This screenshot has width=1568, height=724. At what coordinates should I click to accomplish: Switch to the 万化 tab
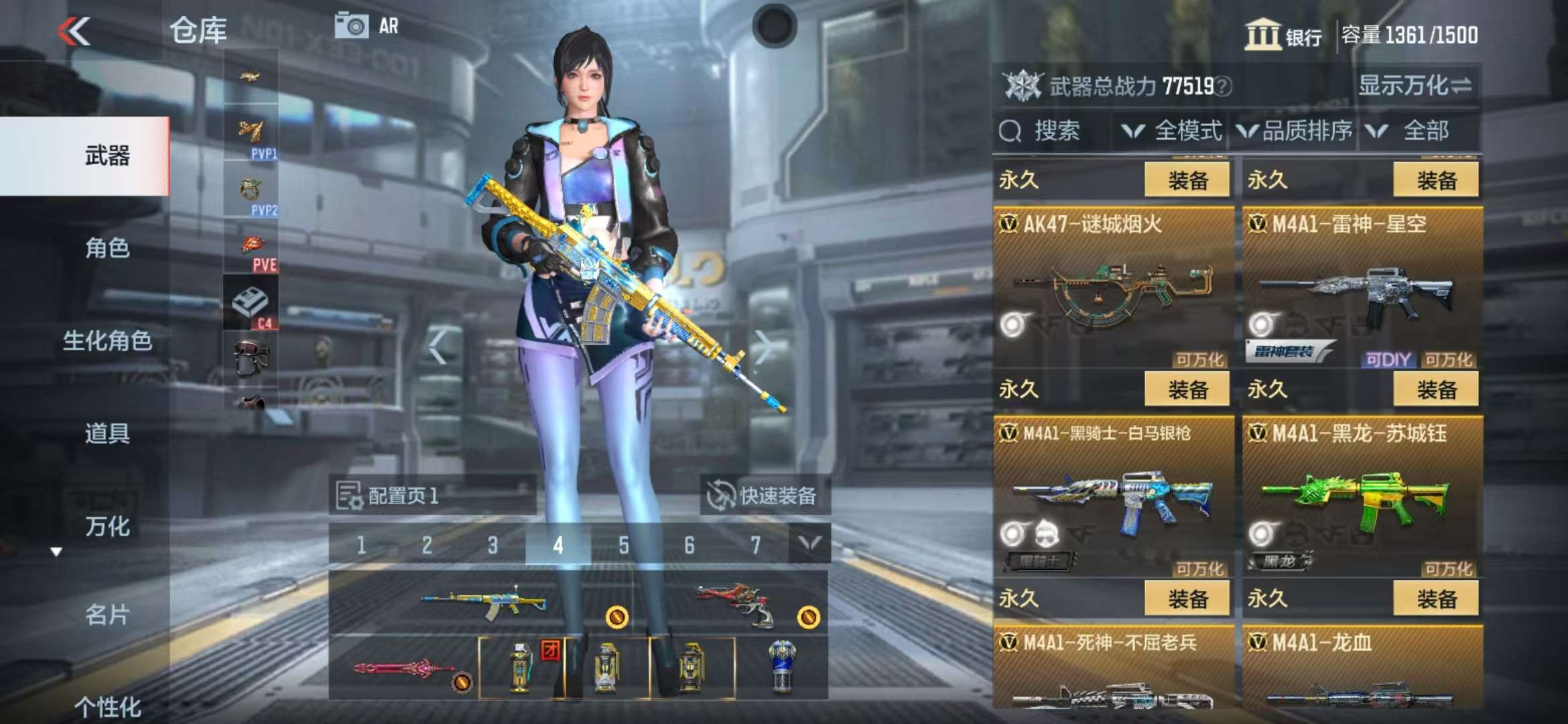pyautogui.click(x=107, y=526)
